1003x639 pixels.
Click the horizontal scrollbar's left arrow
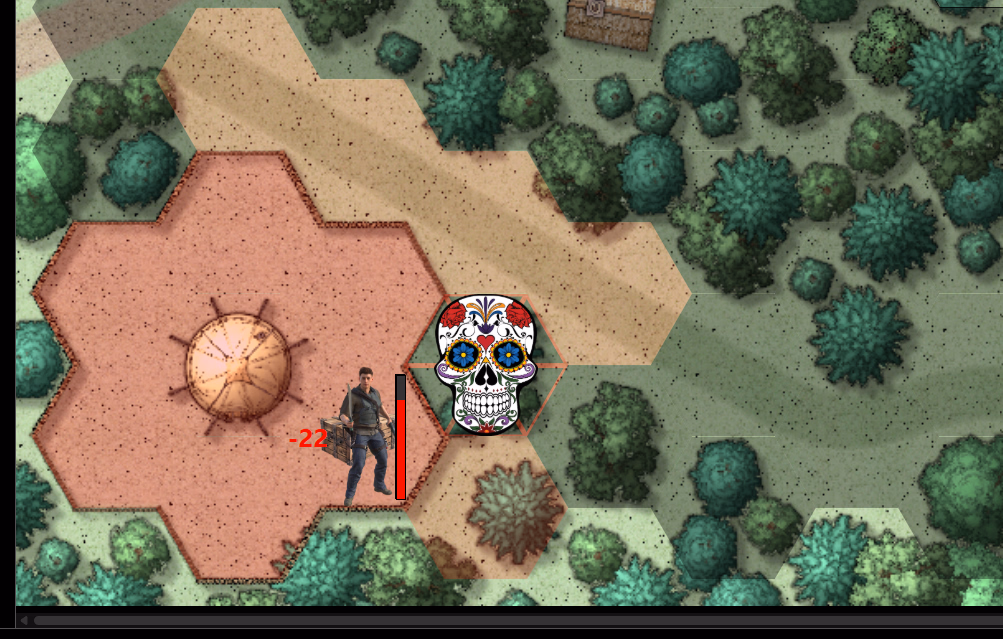coord(23,621)
